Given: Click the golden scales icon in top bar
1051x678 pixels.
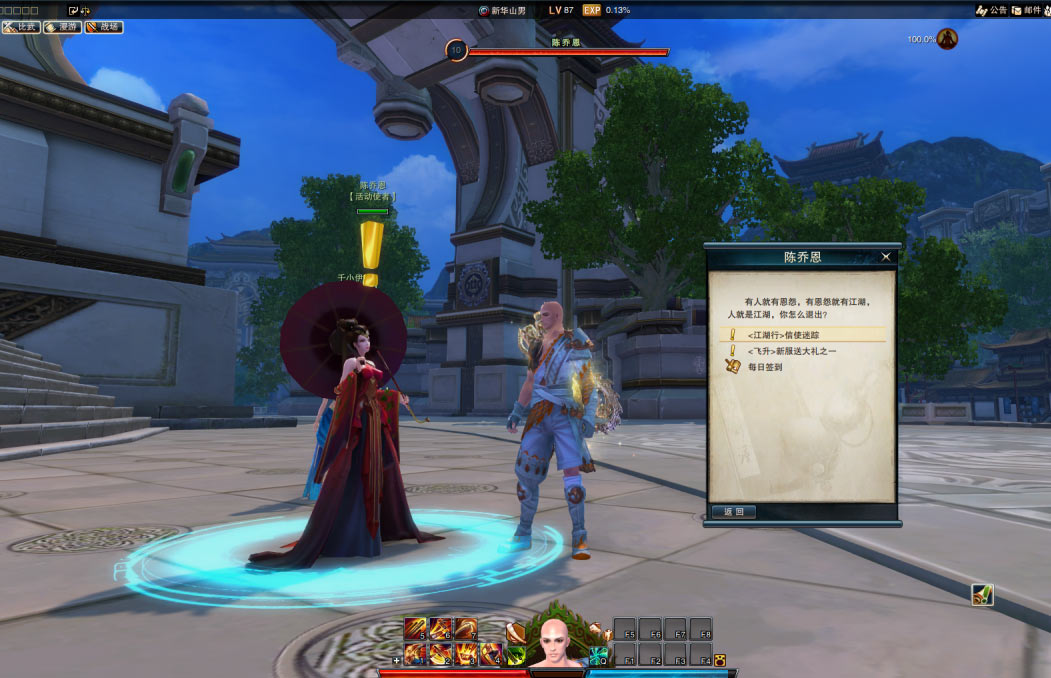Looking at the screenshot, I should (85, 10).
